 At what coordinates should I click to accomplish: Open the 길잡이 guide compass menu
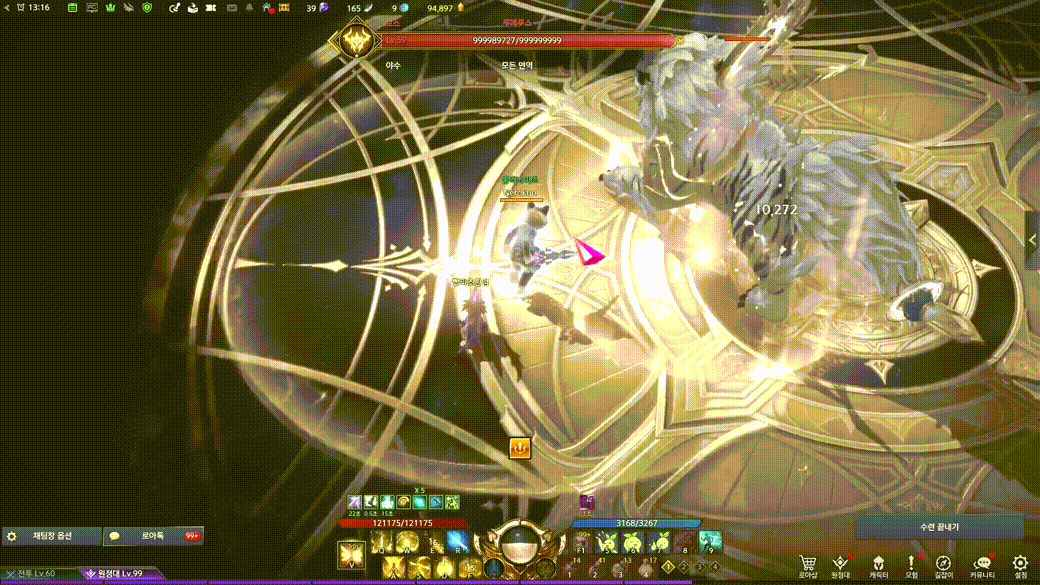[x=943, y=564]
